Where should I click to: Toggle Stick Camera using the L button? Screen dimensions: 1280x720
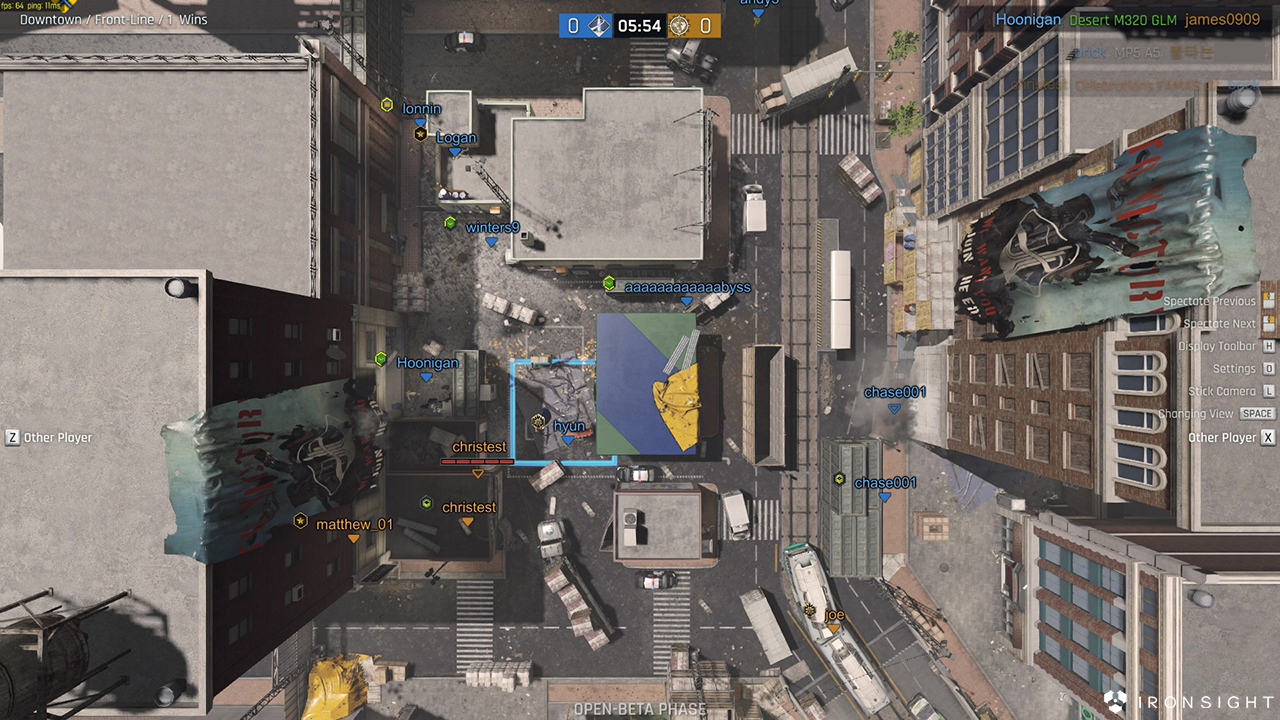[1267, 390]
